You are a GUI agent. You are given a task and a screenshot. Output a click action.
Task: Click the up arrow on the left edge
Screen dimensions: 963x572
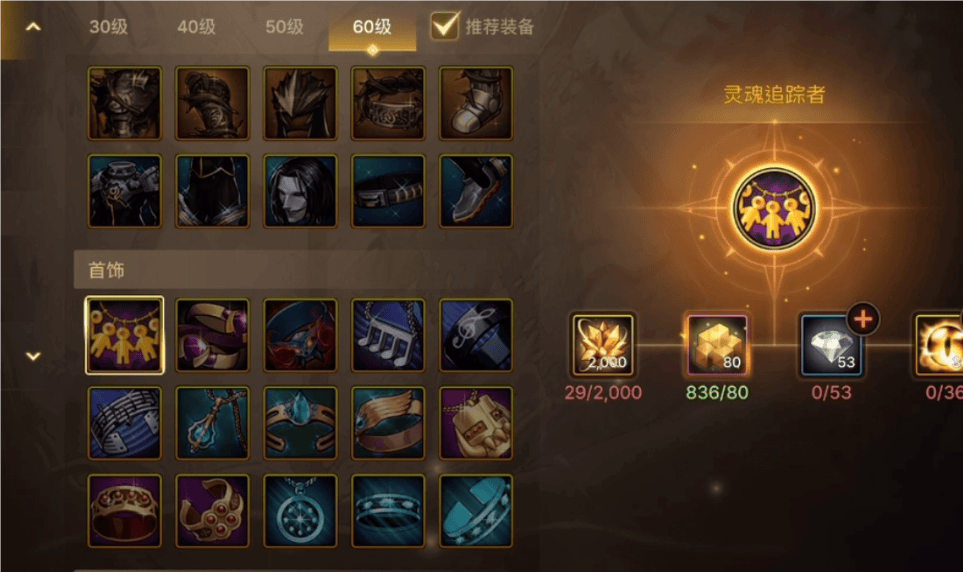coord(33,27)
